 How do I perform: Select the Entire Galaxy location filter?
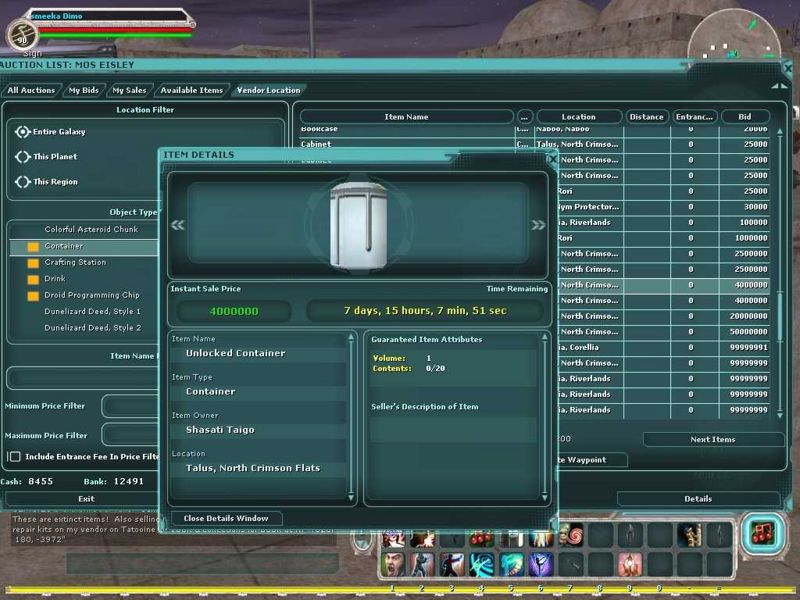24,132
